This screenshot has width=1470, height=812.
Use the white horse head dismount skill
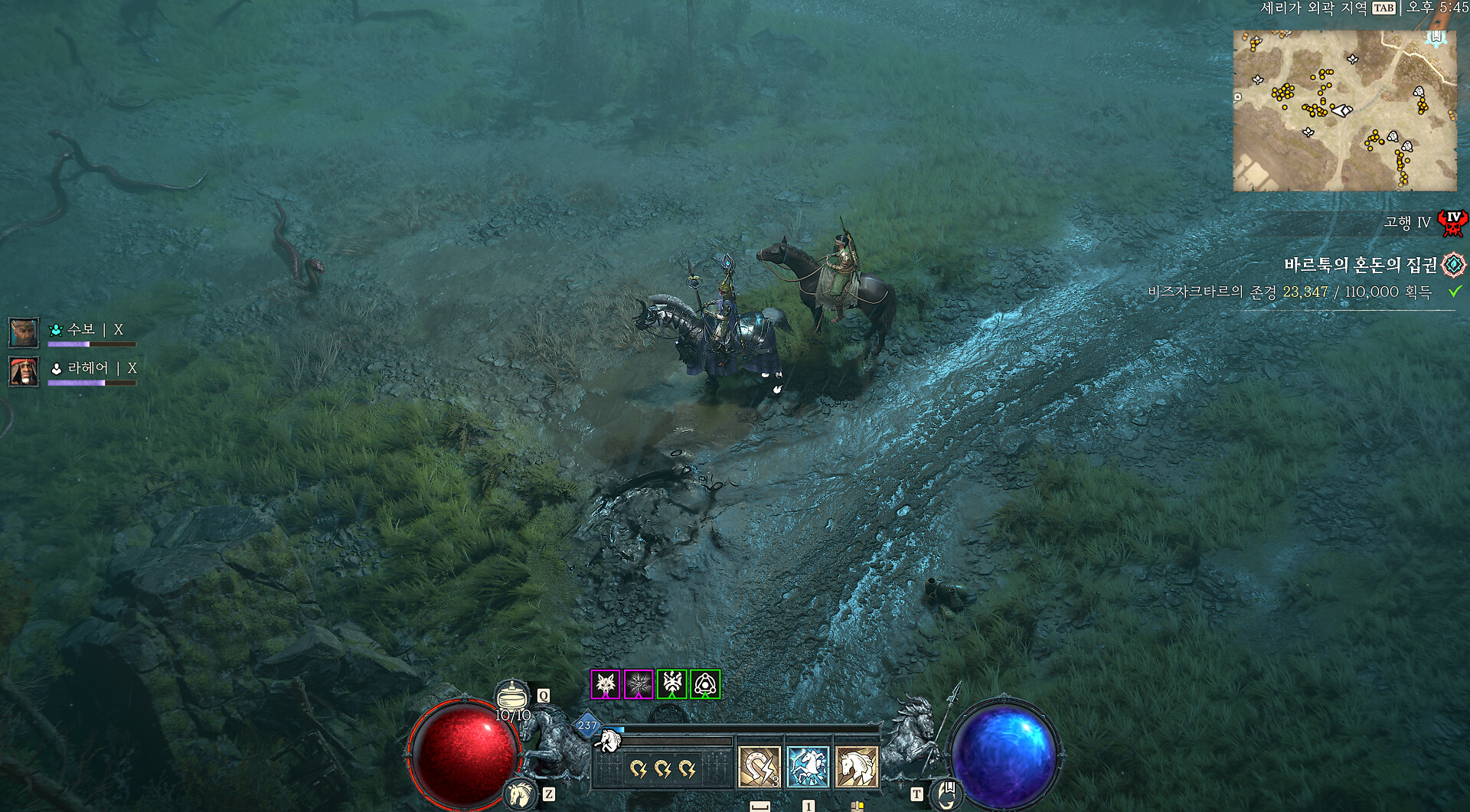coord(857,767)
